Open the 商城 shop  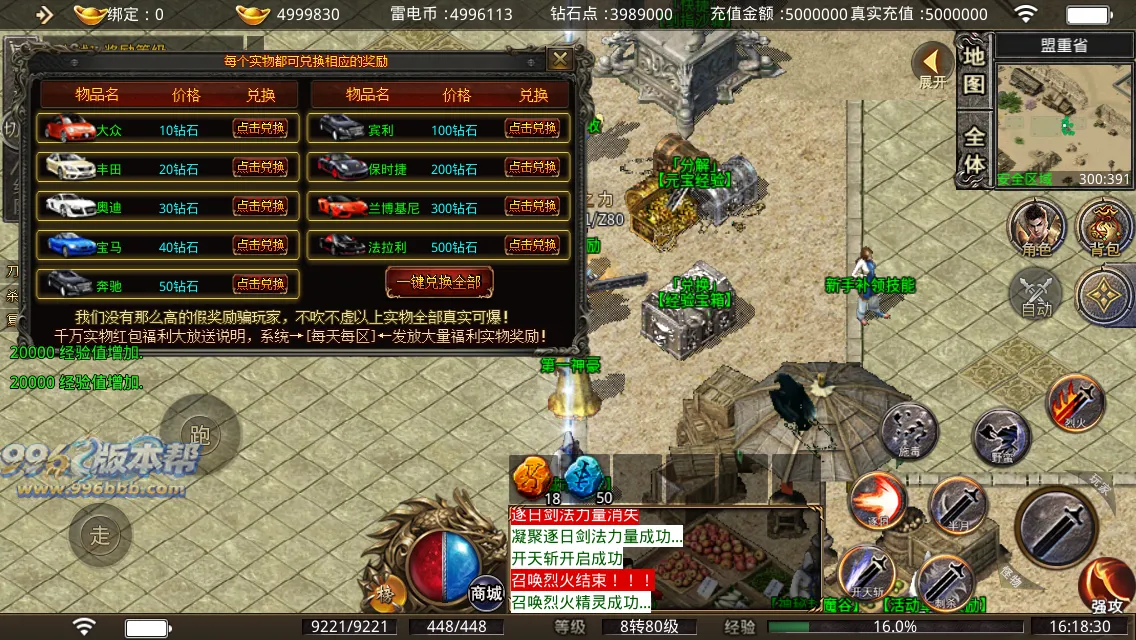click(486, 590)
